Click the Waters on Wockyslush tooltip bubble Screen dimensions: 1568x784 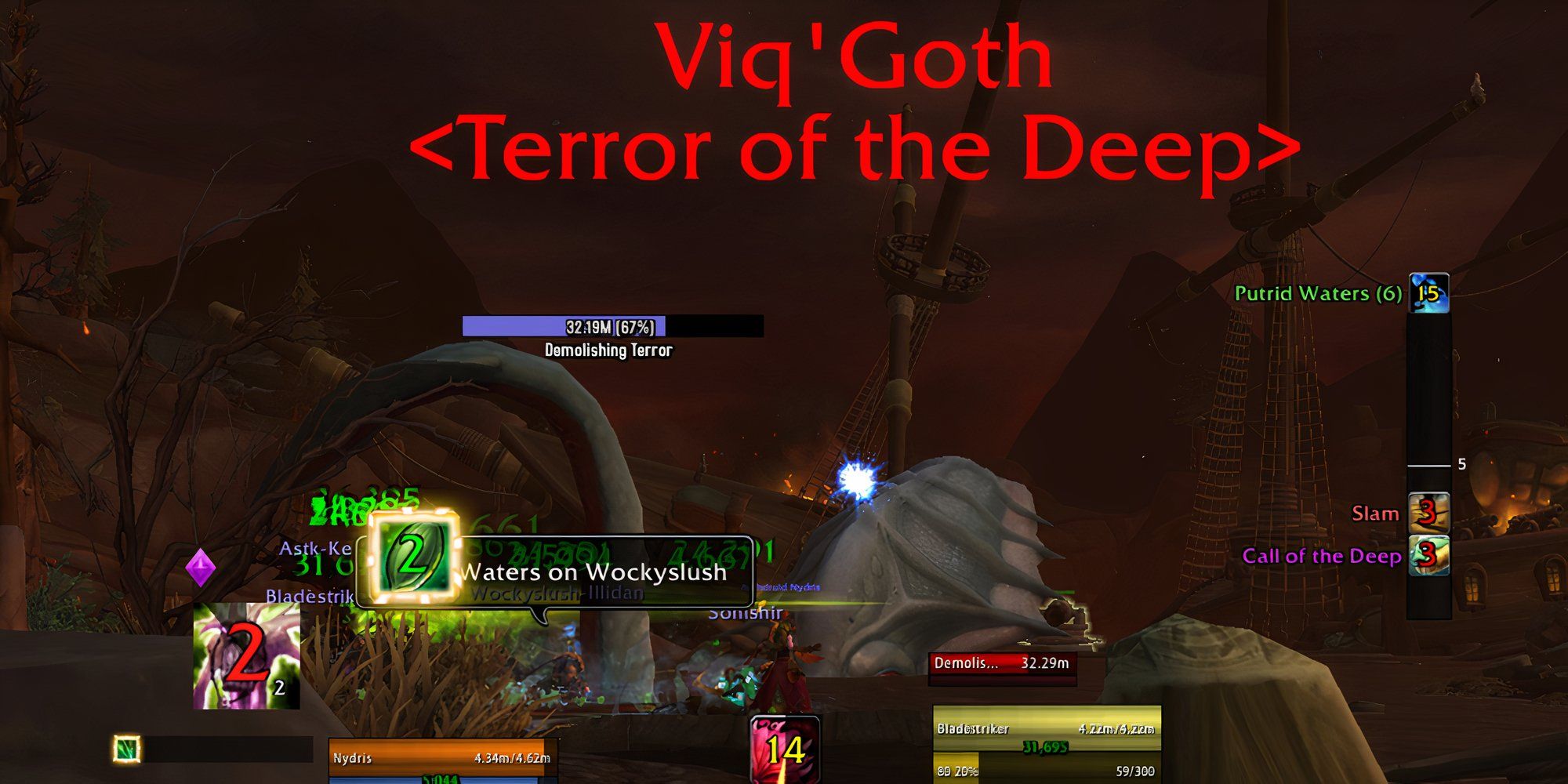(x=596, y=572)
